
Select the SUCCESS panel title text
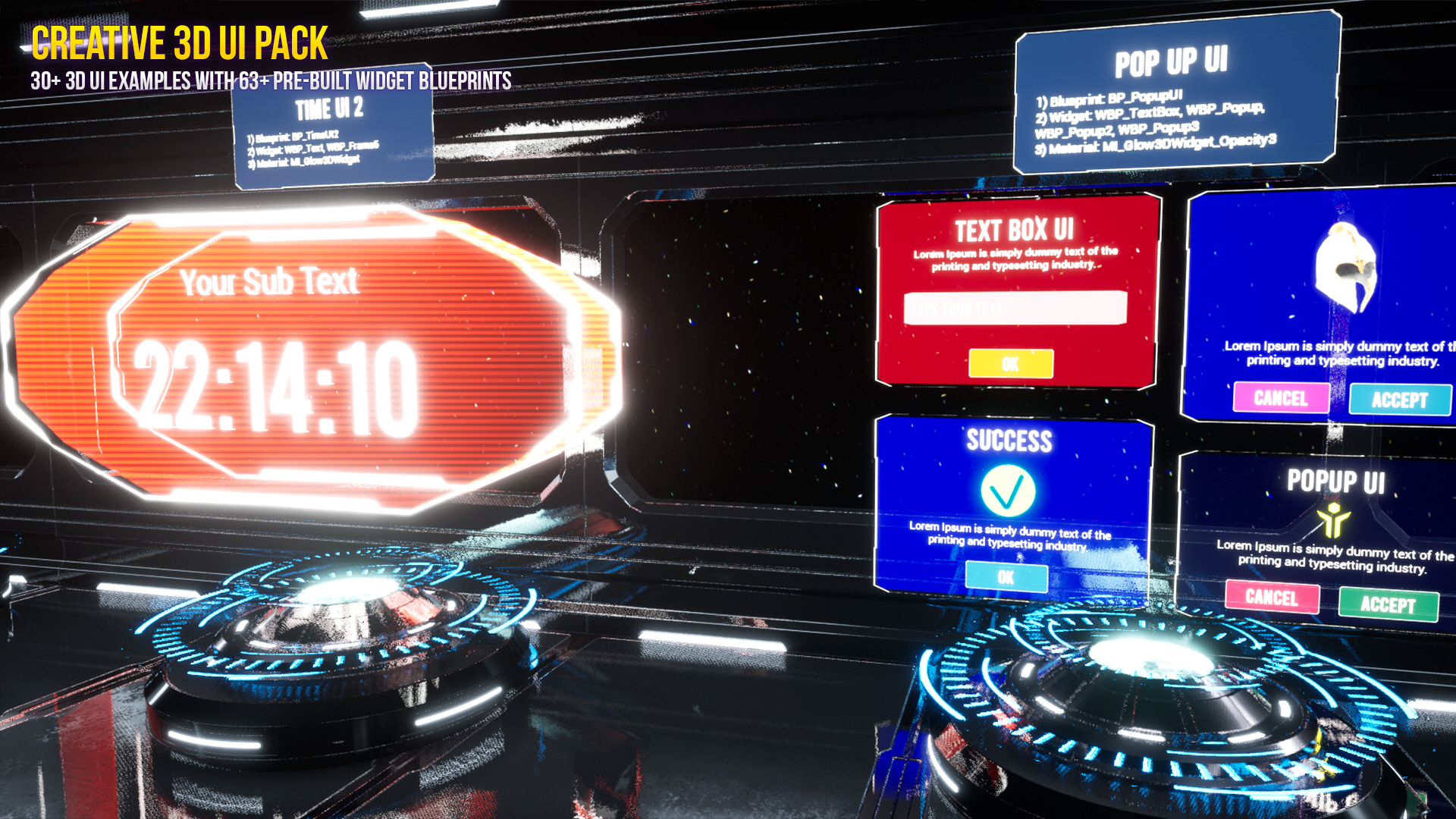tap(1011, 438)
